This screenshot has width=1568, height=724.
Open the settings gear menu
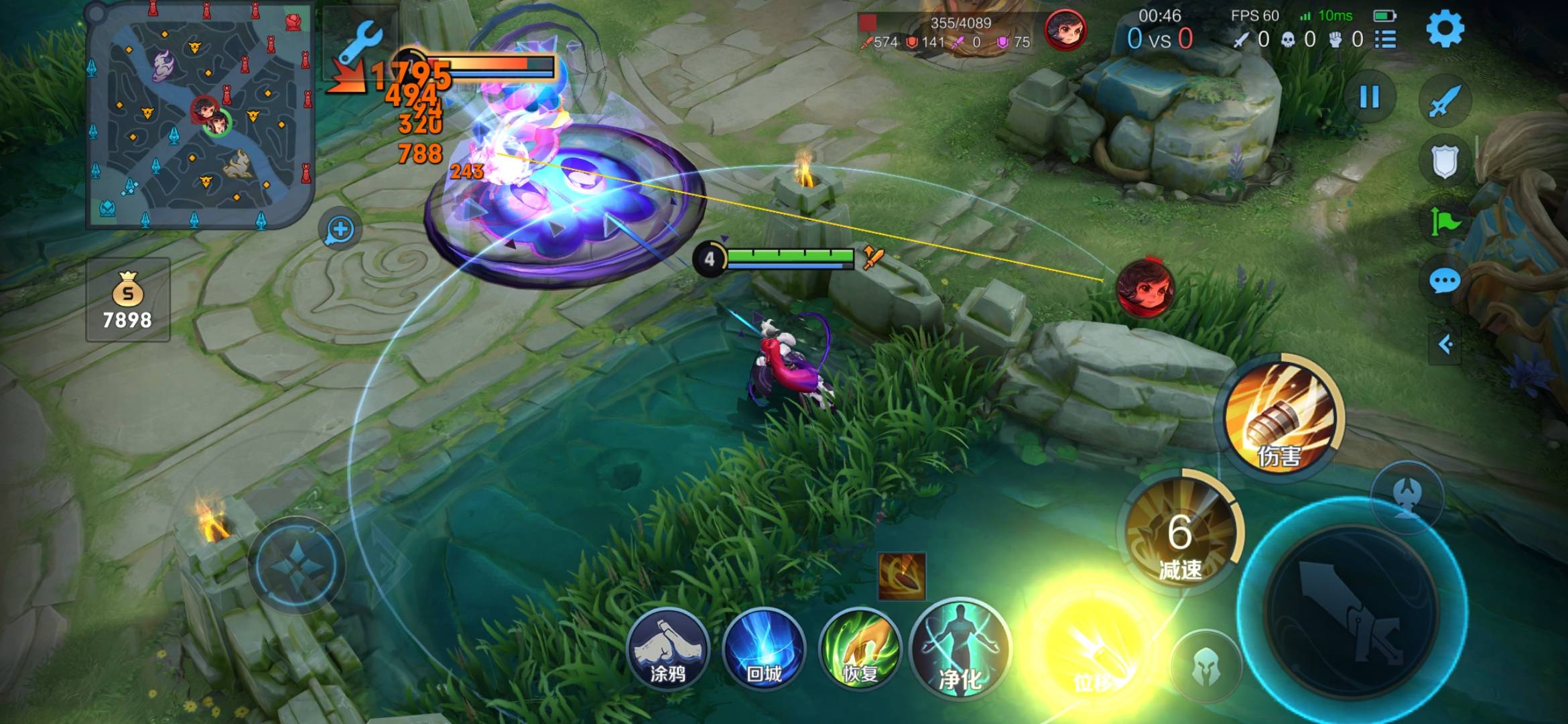click(x=1445, y=29)
